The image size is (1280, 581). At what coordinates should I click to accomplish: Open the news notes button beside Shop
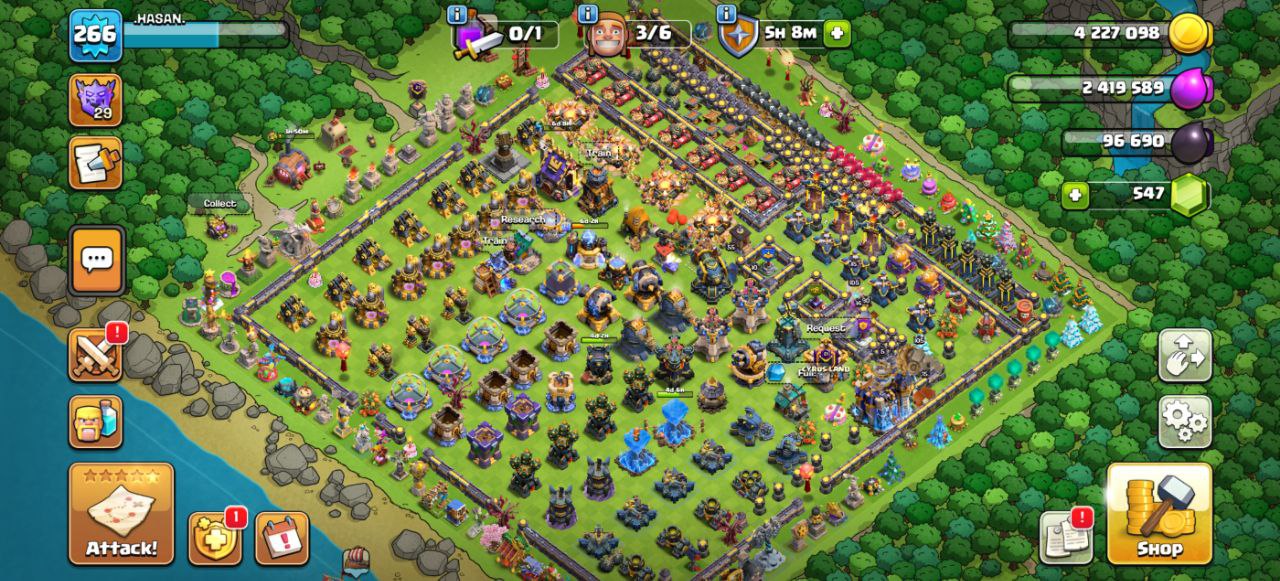[1066, 538]
